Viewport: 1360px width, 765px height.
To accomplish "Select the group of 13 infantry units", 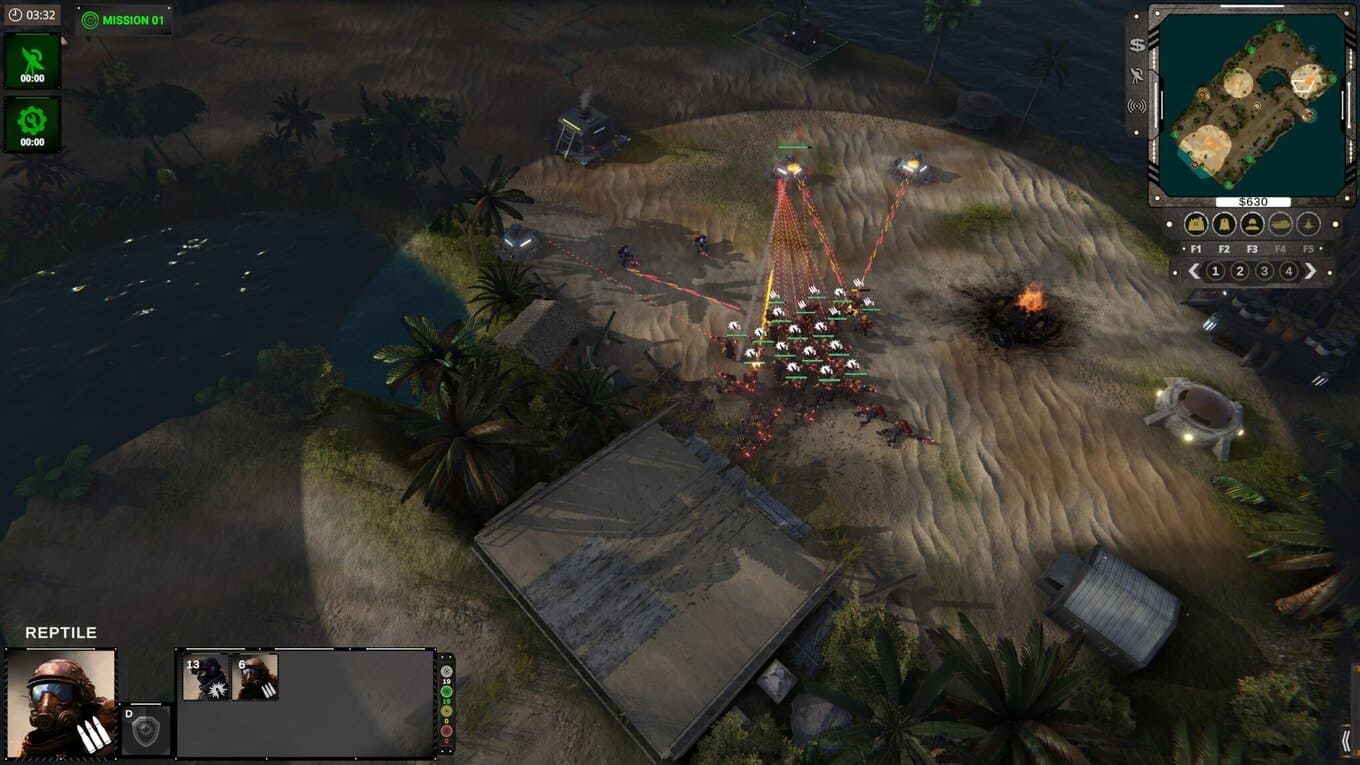I will pos(207,677).
